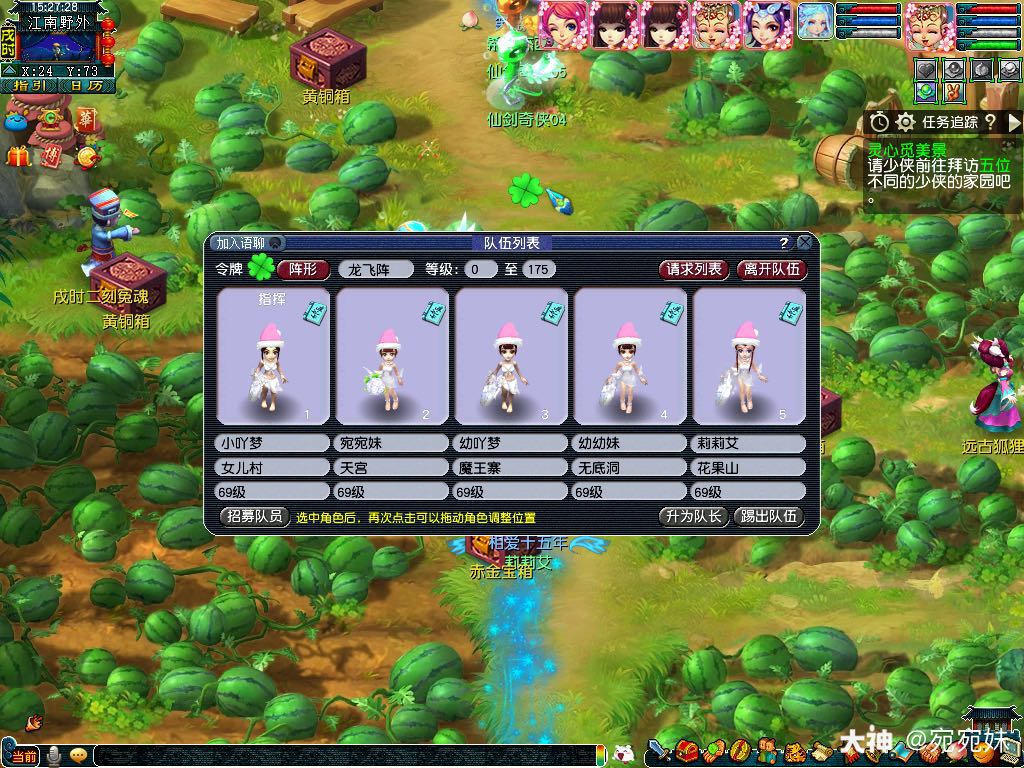Leave the team with 离开队伍
Screen dimensions: 1024x768
pos(771,269)
